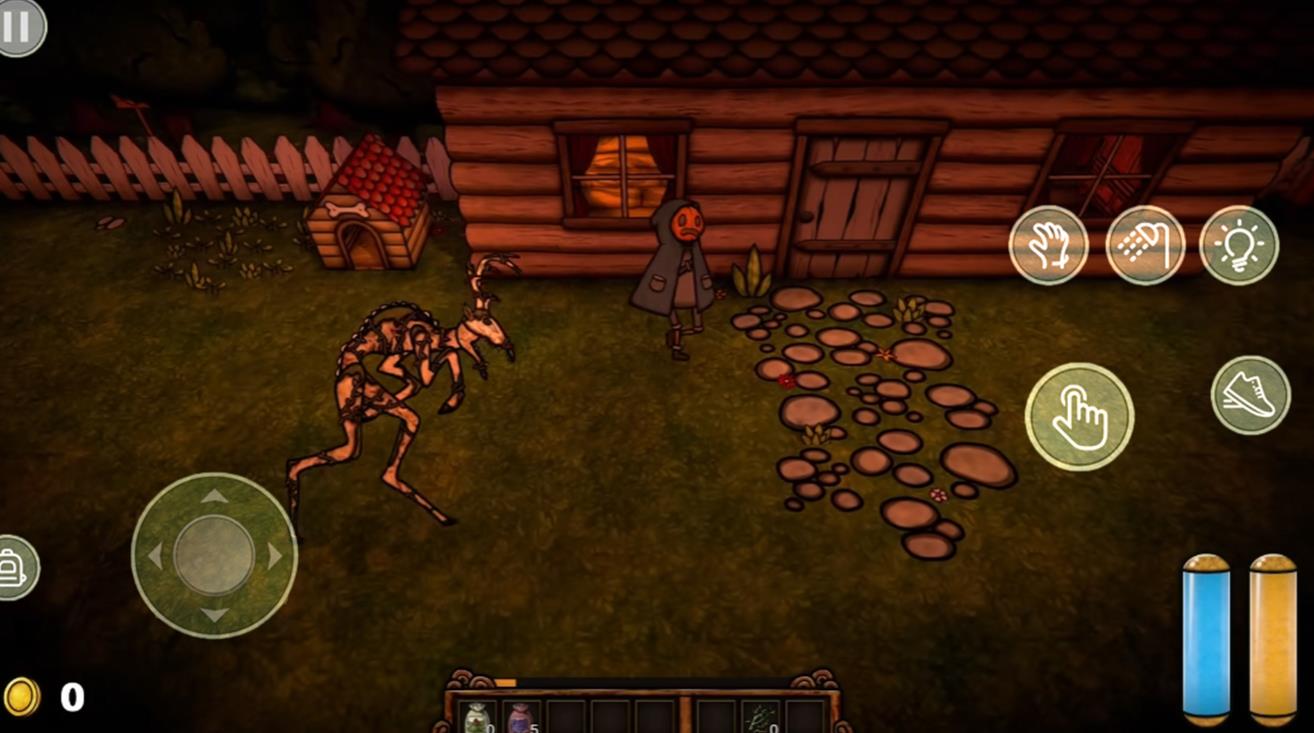Open the backpack inventory
1314x733 pixels.
point(14,568)
